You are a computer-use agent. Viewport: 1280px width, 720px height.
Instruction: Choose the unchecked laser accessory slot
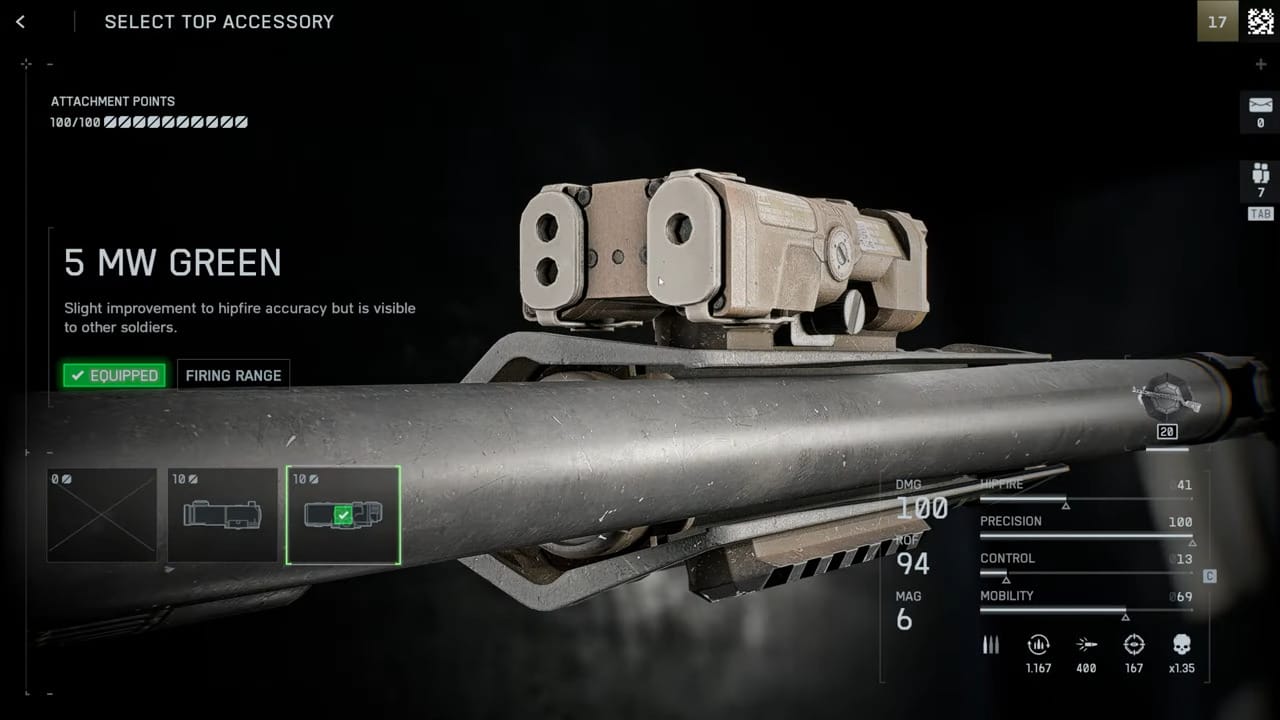point(222,514)
